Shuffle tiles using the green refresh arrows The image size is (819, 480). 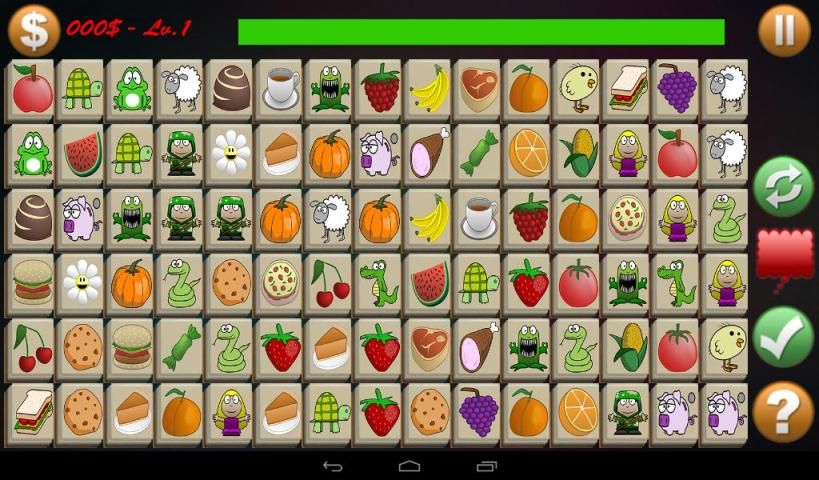(x=783, y=186)
